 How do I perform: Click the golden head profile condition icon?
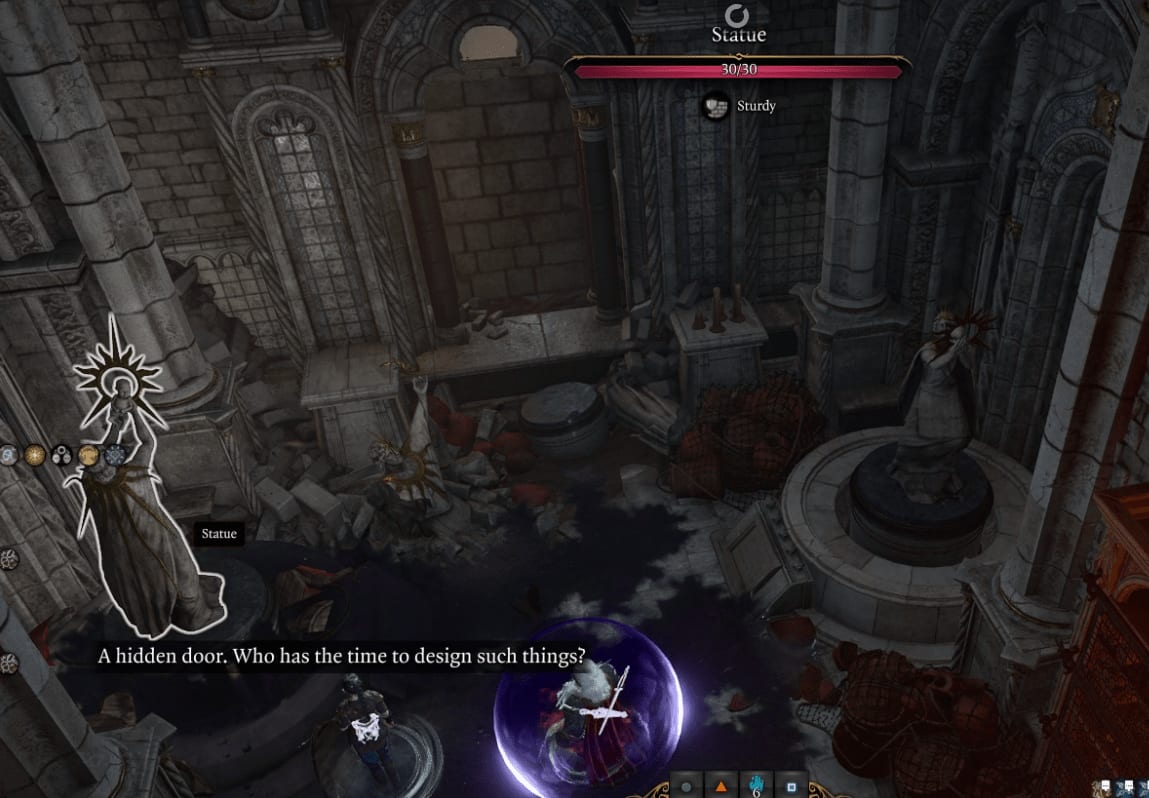coord(89,456)
